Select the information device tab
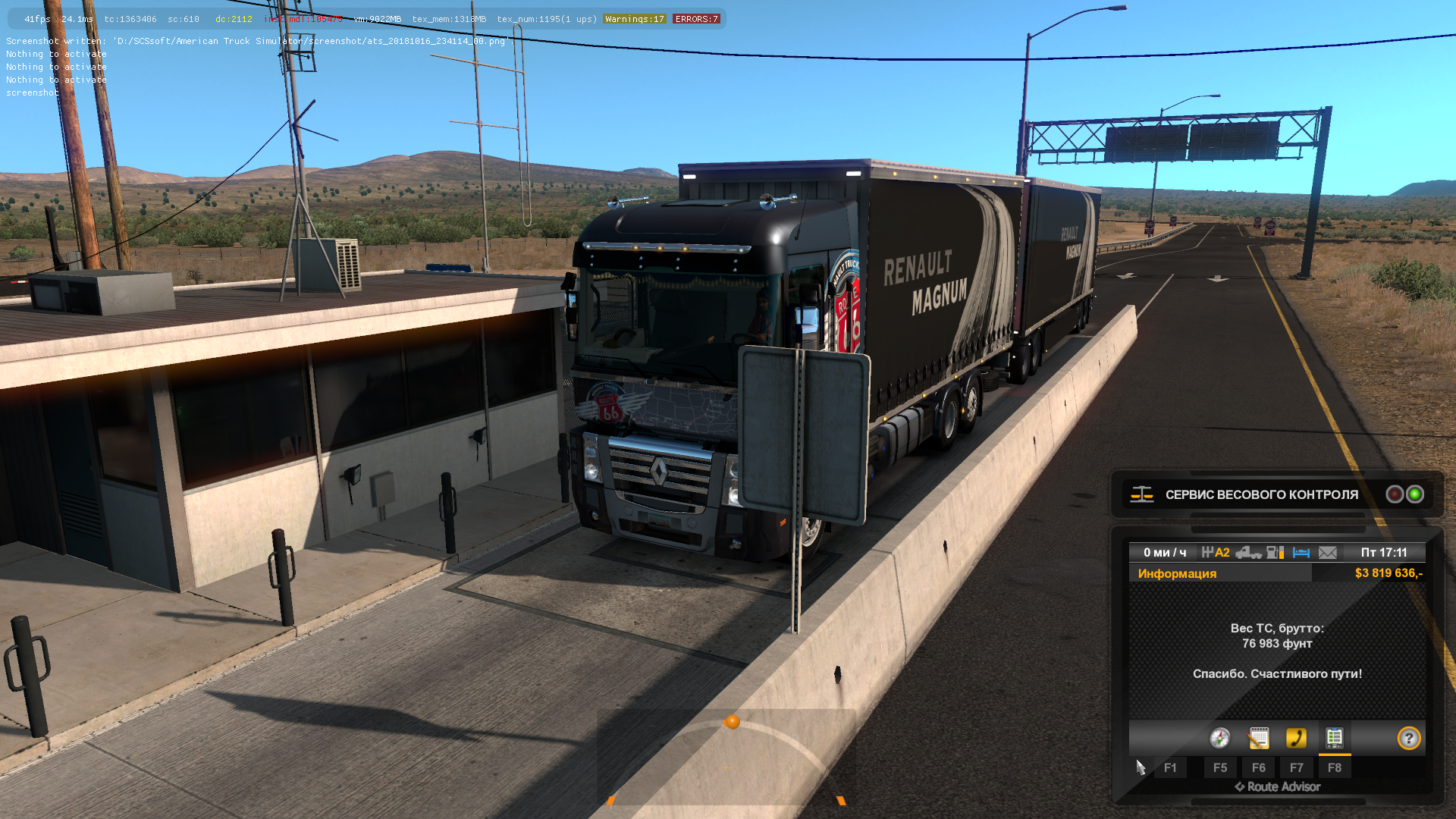 coord(1334,738)
